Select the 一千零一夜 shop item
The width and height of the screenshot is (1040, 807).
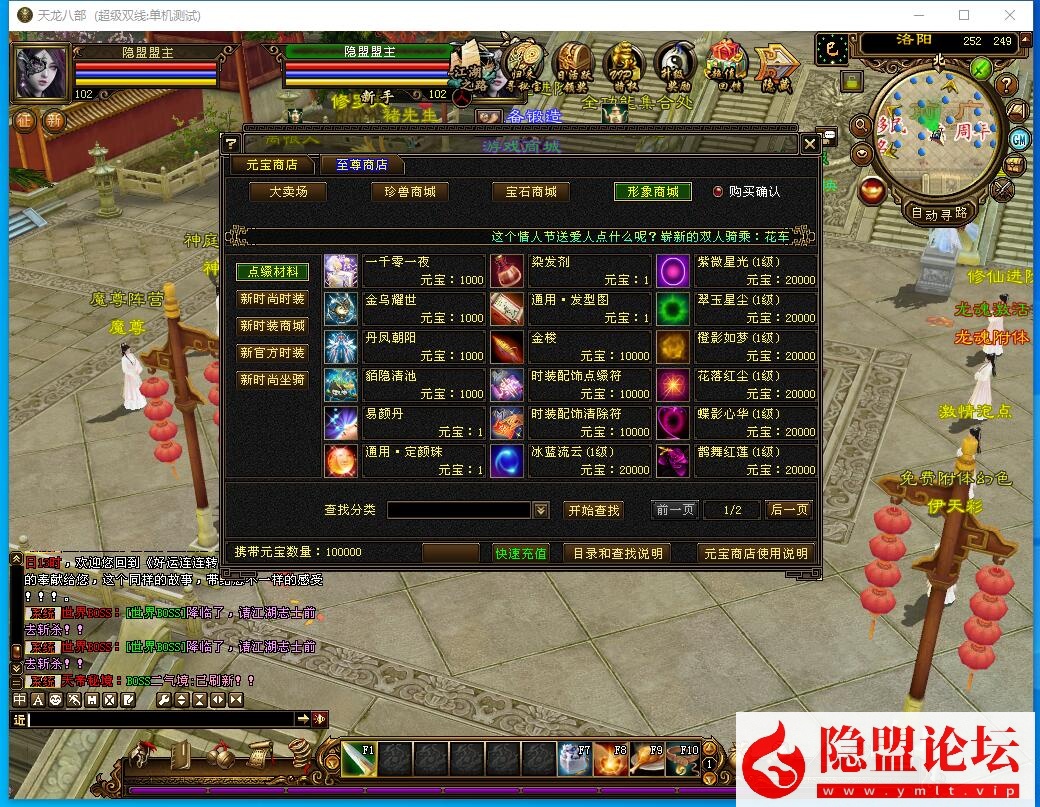404,271
